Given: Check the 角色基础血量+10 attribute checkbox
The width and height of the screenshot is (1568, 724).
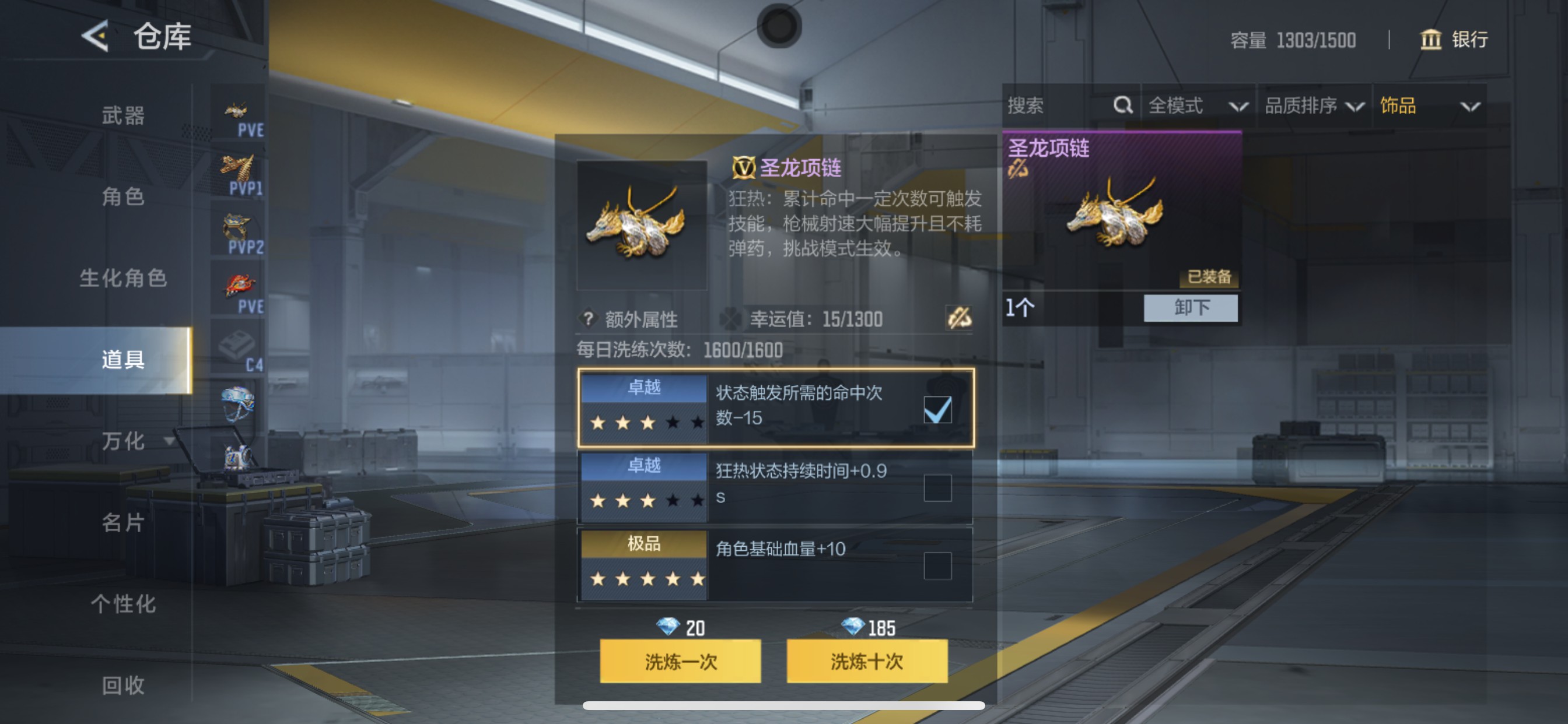Looking at the screenshot, I should click(938, 565).
